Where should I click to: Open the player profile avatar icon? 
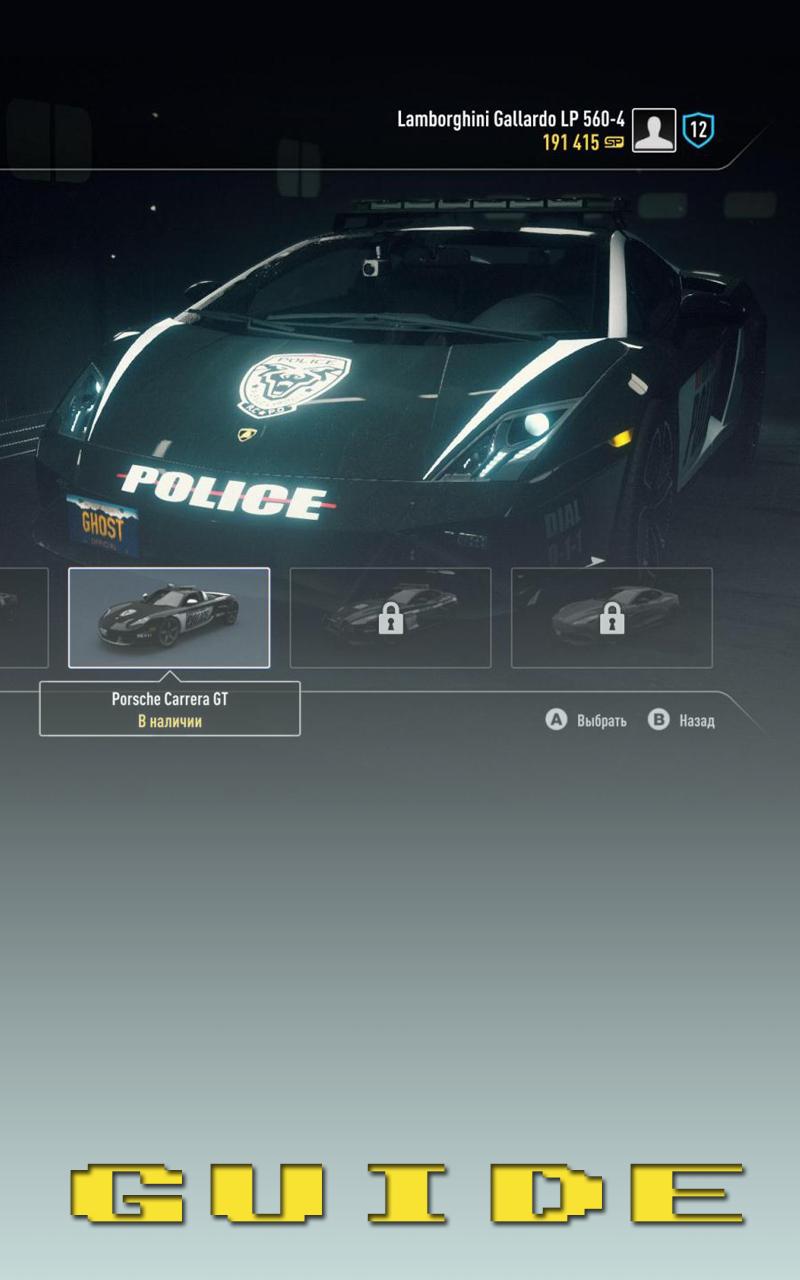coord(654,131)
